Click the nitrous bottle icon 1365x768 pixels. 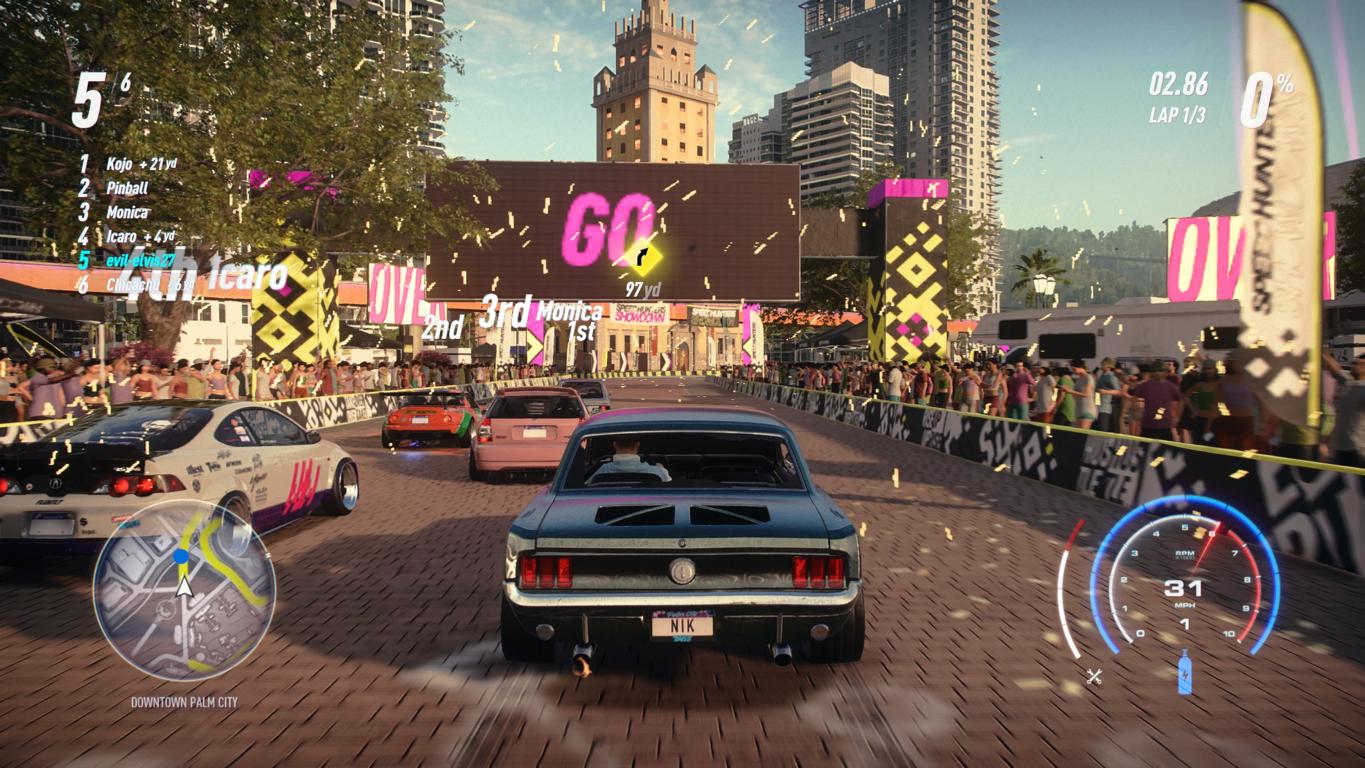[x=1184, y=671]
